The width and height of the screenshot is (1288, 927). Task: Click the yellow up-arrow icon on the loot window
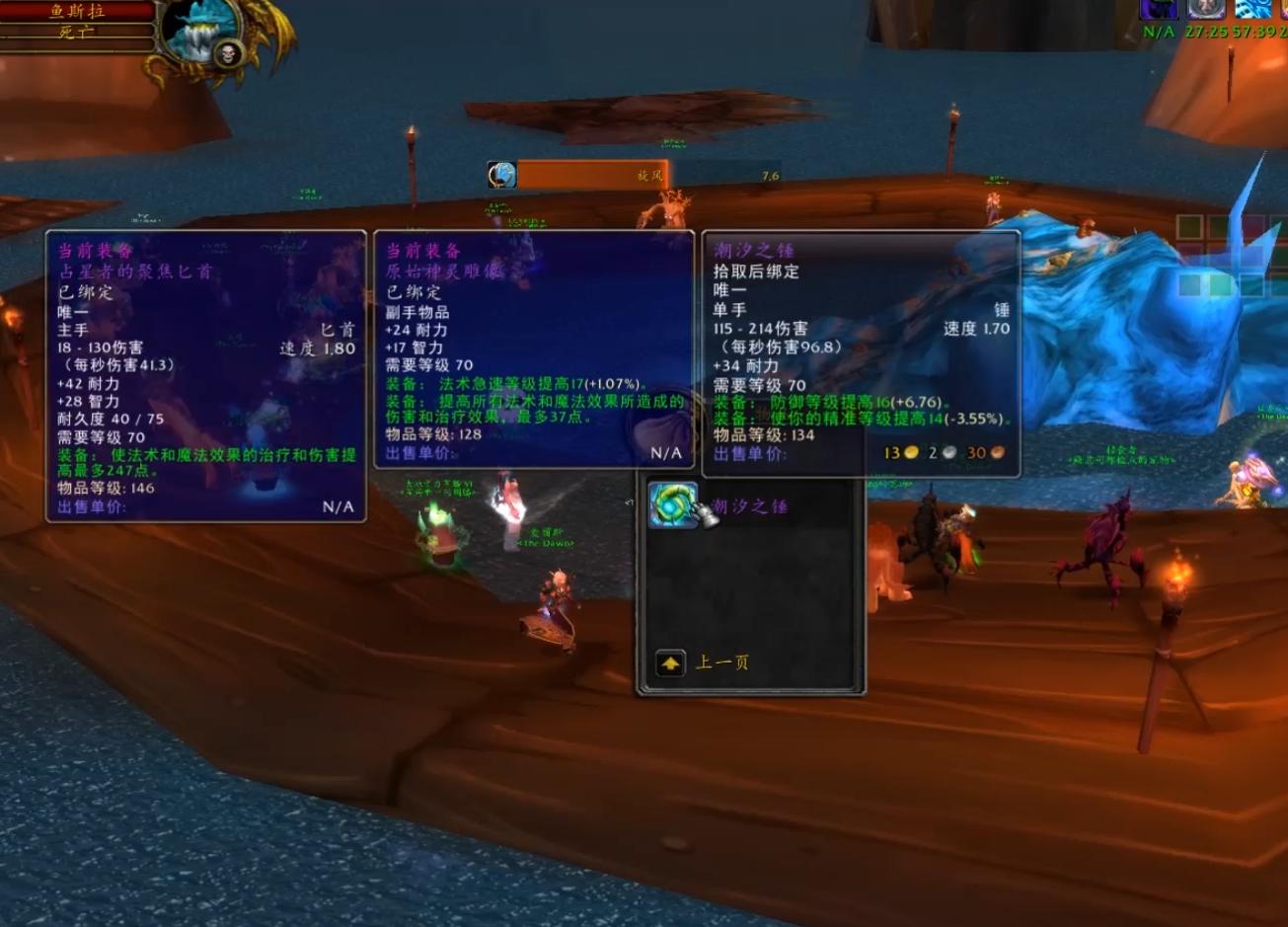[x=671, y=662]
